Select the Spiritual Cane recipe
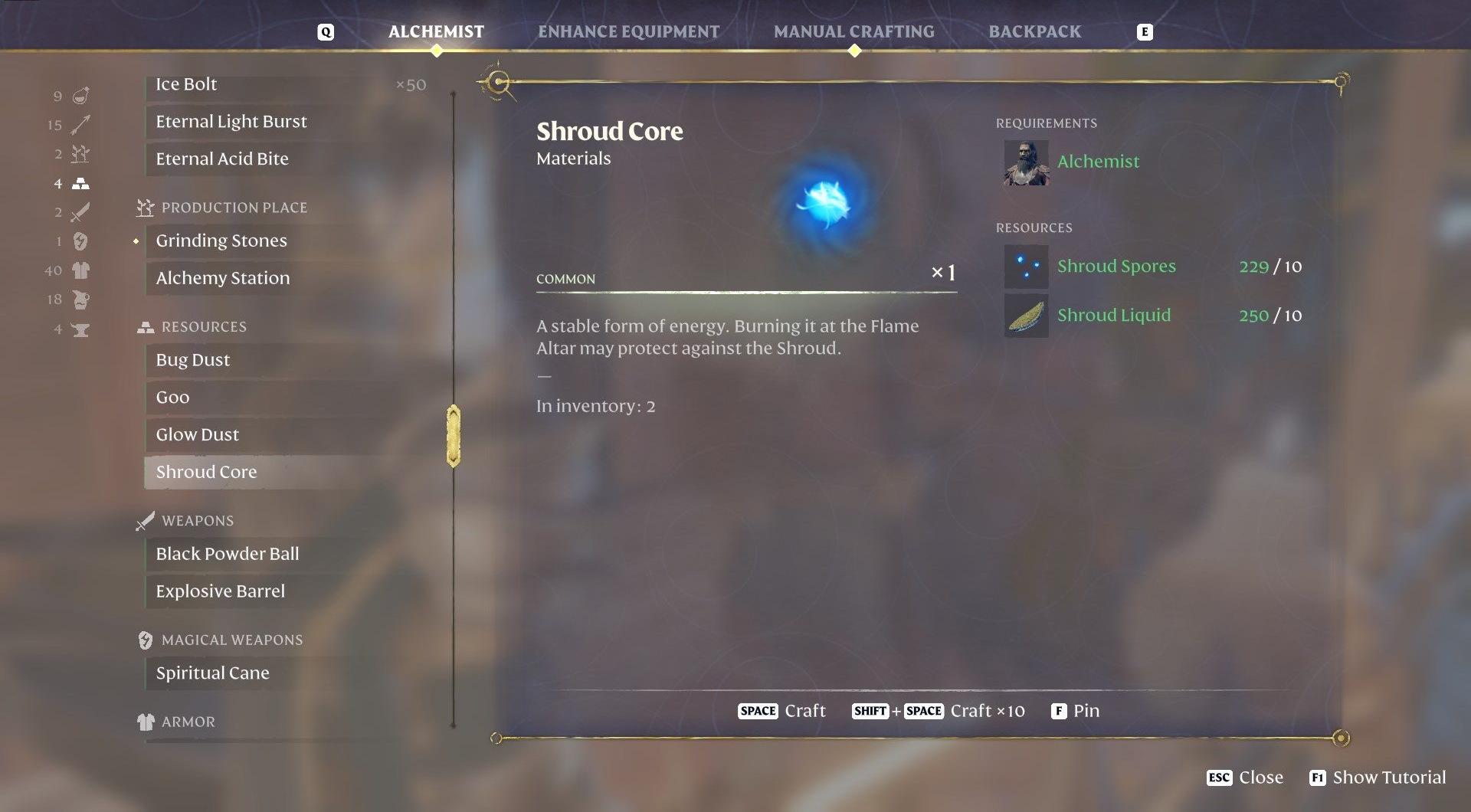 click(212, 673)
